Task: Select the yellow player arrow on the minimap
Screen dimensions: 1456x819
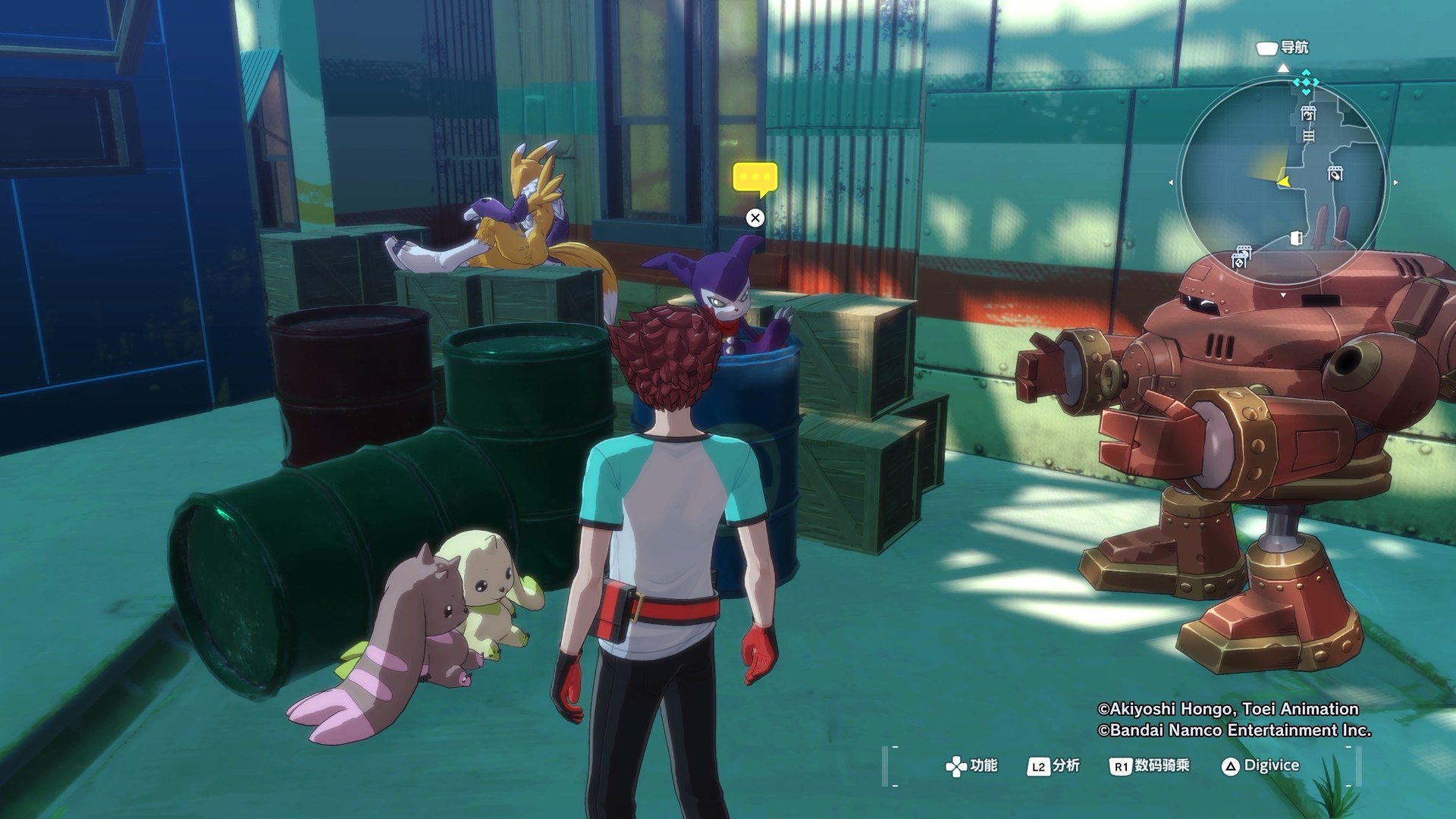Action: click(1284, 182)
